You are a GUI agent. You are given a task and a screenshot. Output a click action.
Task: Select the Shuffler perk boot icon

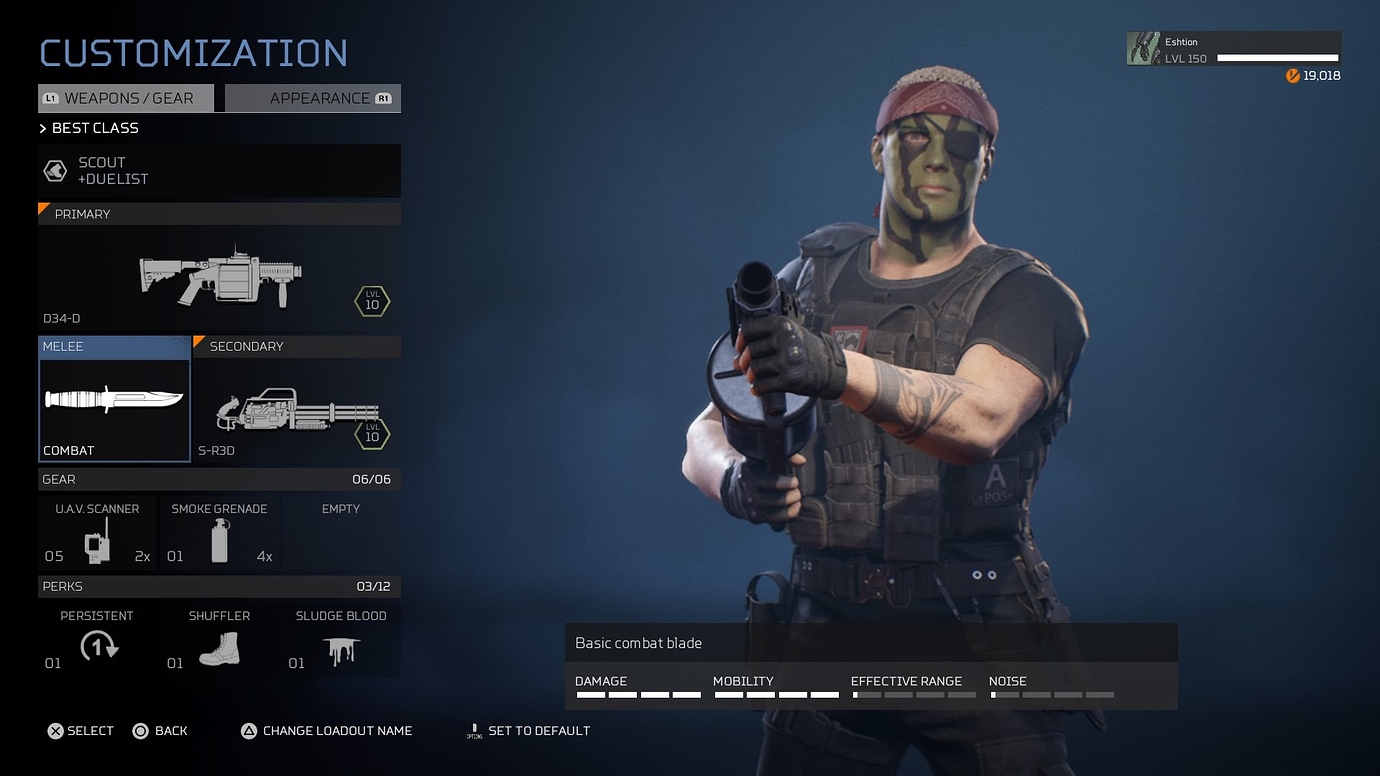[219, 649]
